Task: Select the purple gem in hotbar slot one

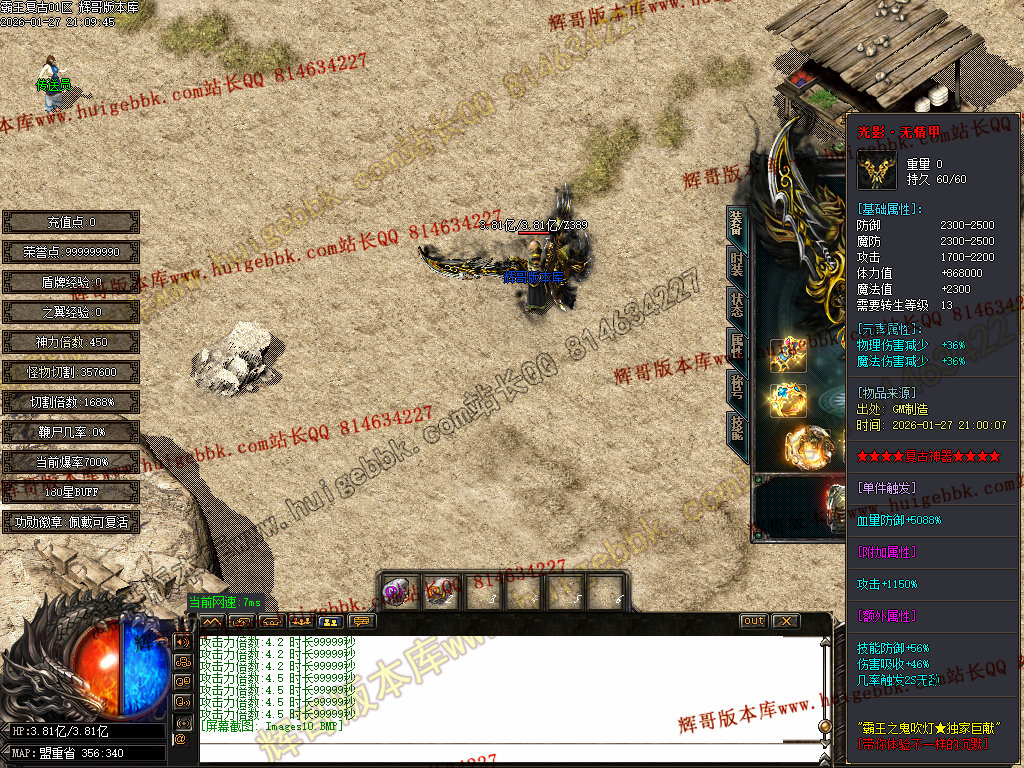Action: (398, 592)
